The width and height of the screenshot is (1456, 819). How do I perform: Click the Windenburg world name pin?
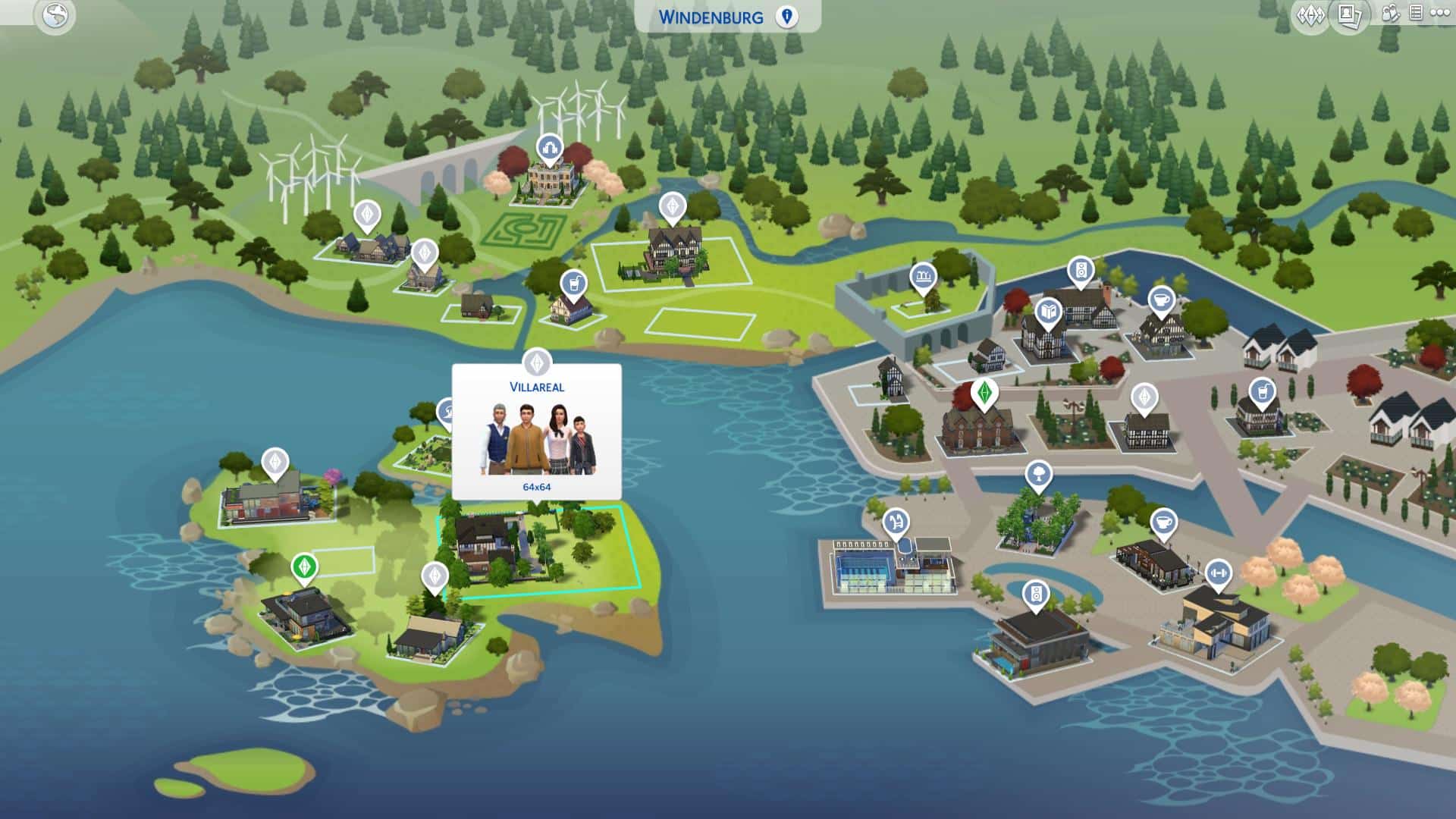[x=786, y=17]
